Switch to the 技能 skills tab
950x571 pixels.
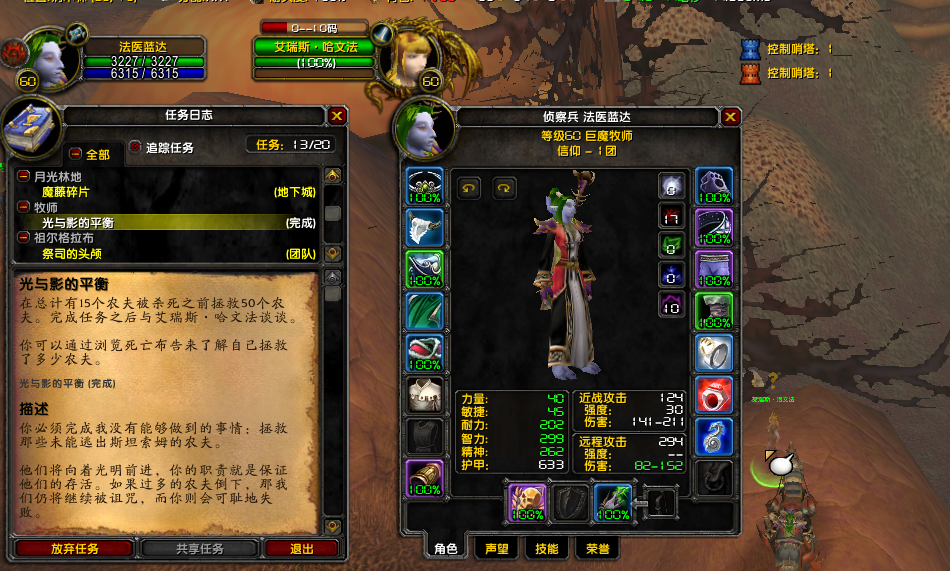click(547, 548)
